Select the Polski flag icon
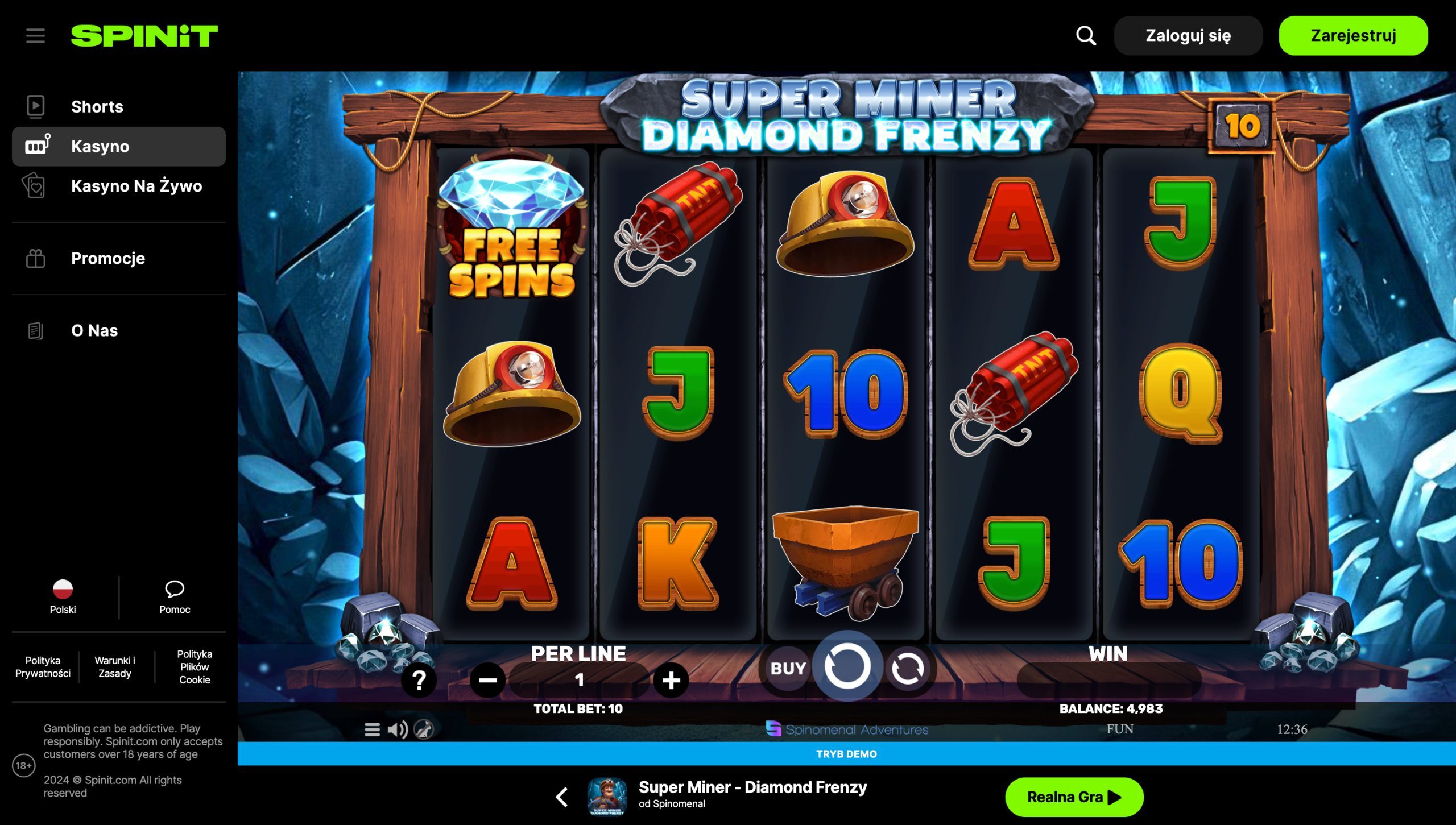 63,588
